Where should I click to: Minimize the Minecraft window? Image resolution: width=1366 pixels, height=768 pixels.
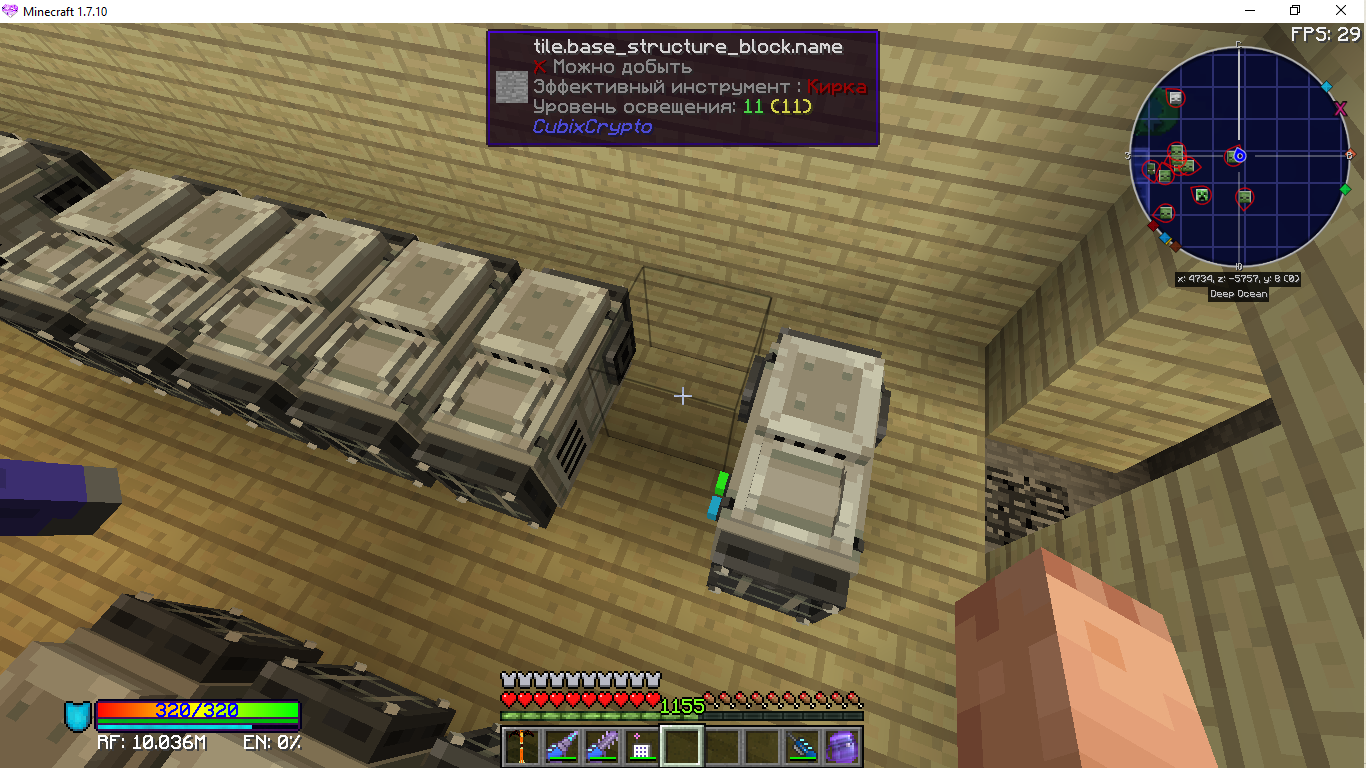pos(1250,11)
